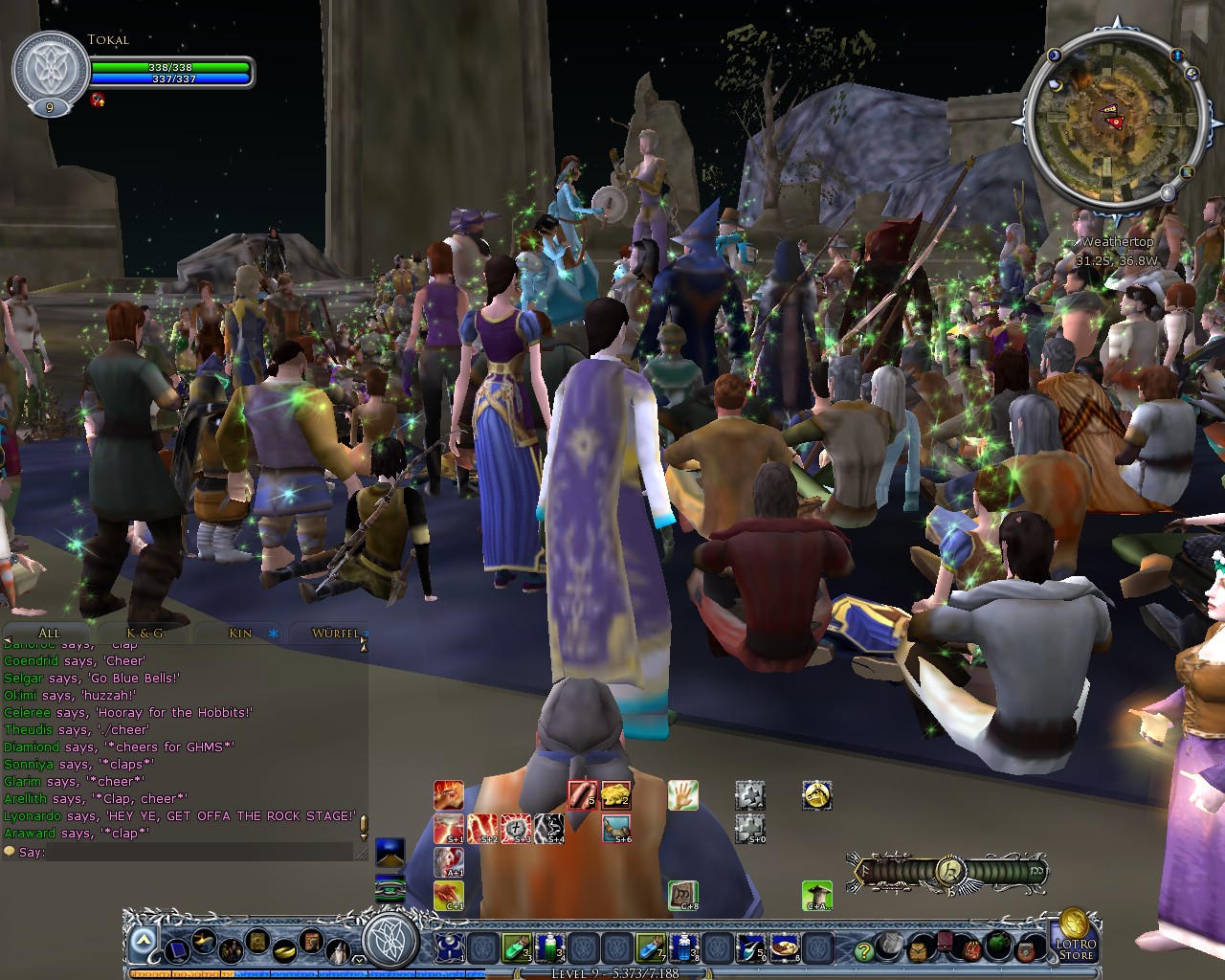
Task: Eat the sausage consumable with 5 charges
Action: coord(580,793)
